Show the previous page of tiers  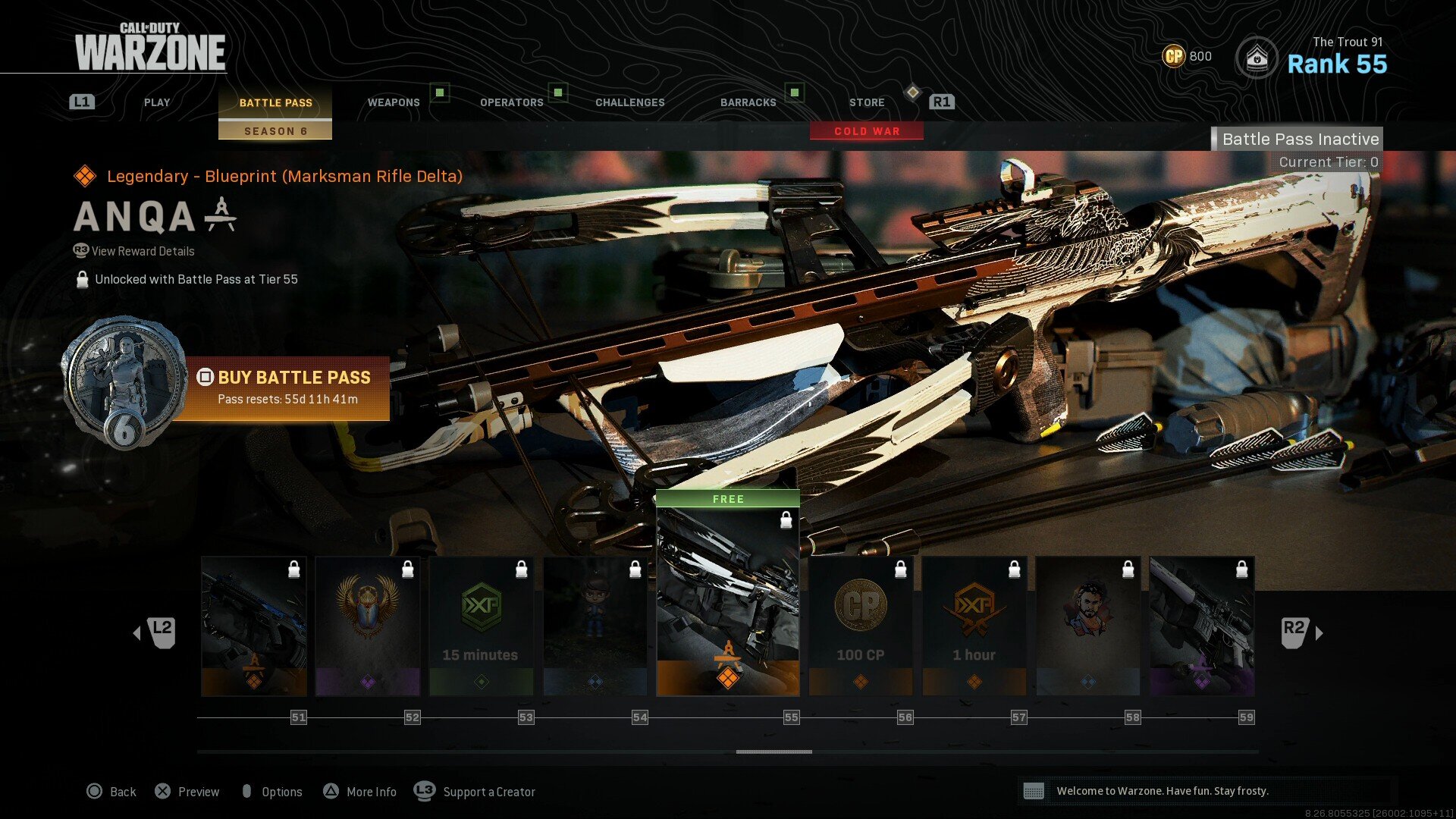(155, 632)
